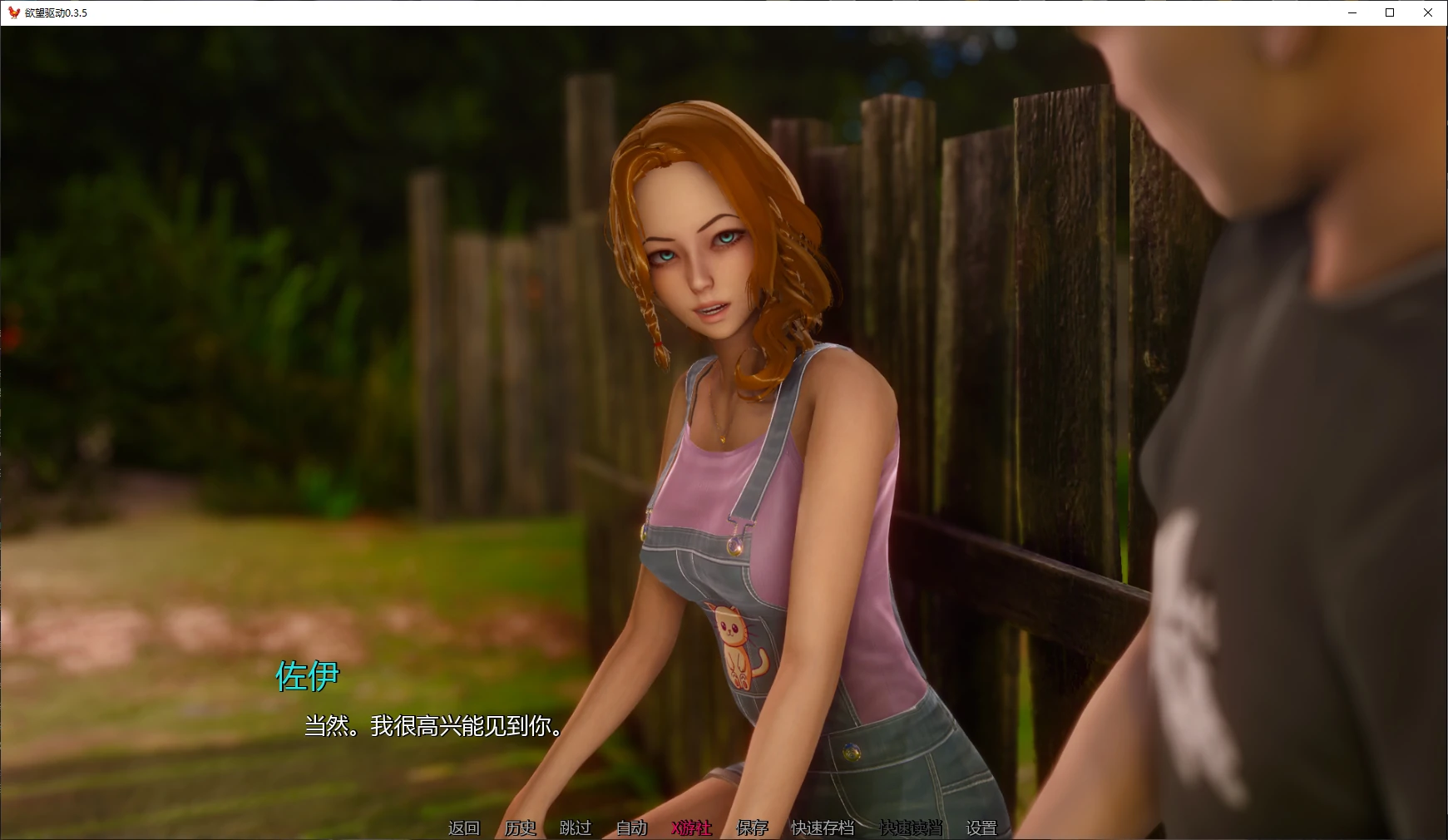Open the 历史 (History) log

pyautogui.click(x=520, y=828)
